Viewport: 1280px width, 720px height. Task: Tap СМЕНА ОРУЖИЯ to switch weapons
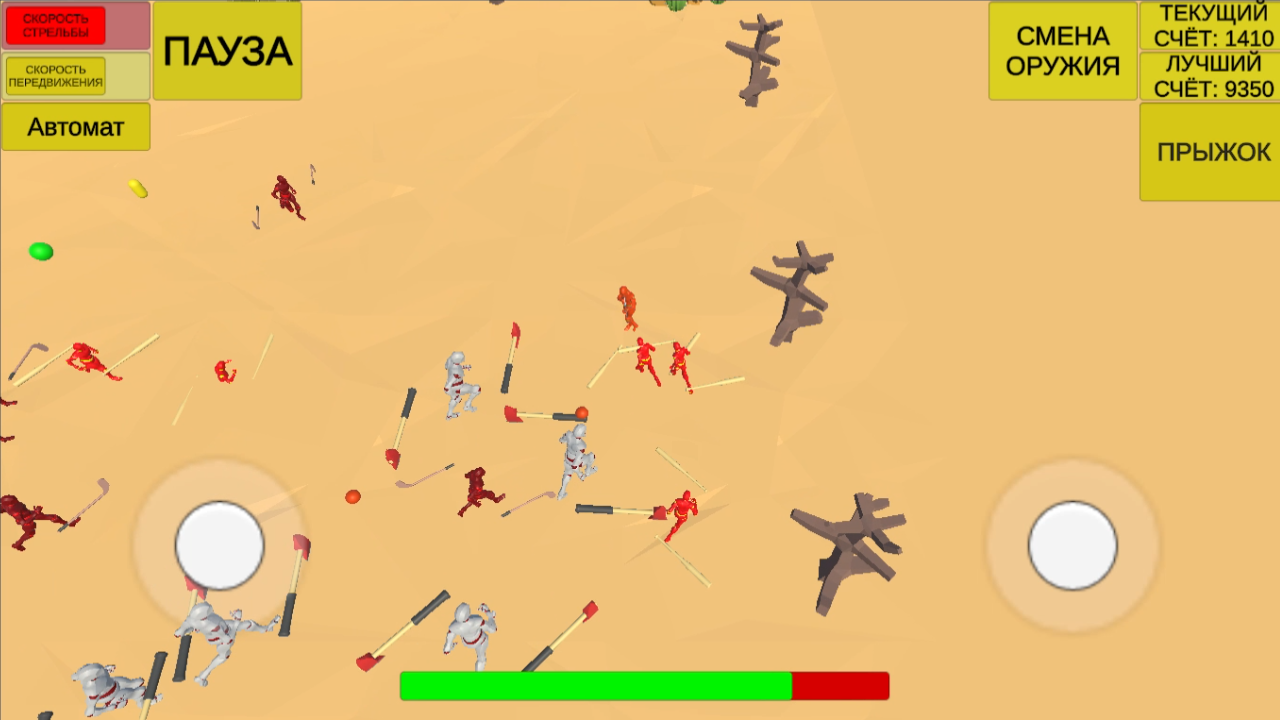coord(1062,48)
